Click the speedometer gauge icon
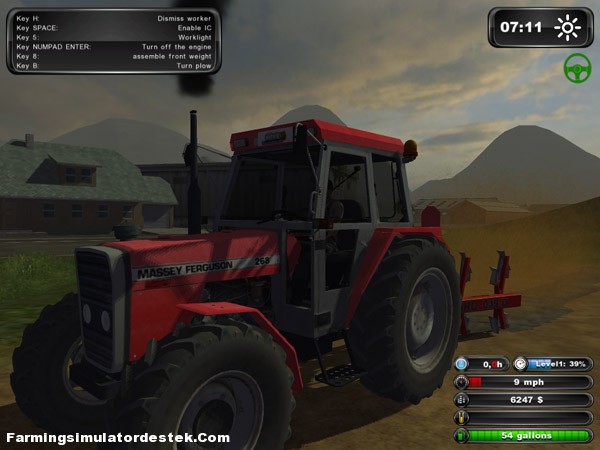This screenshot has width=600, height=450. coord(461,382)
